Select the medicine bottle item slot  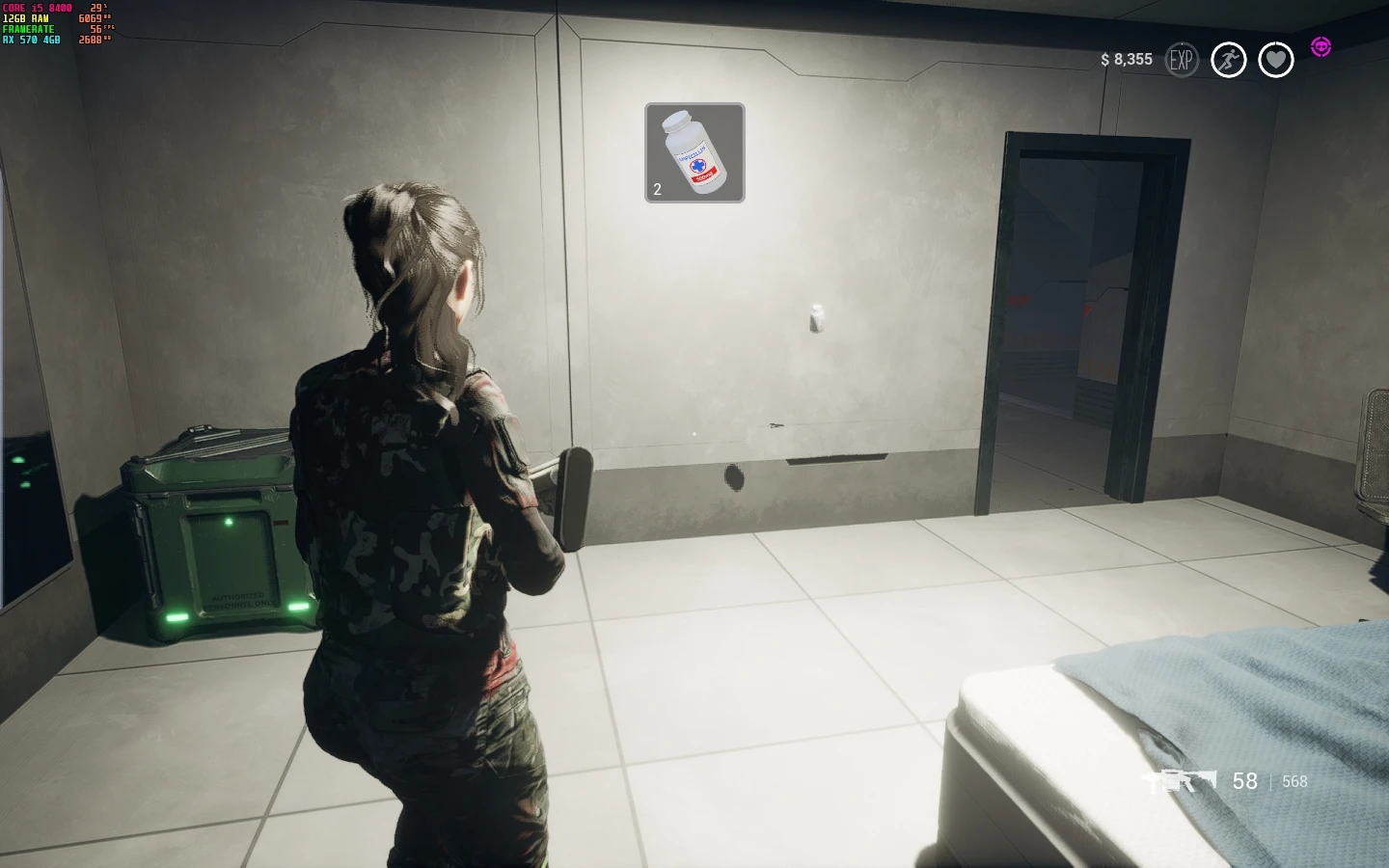click(x=694, y=152)
